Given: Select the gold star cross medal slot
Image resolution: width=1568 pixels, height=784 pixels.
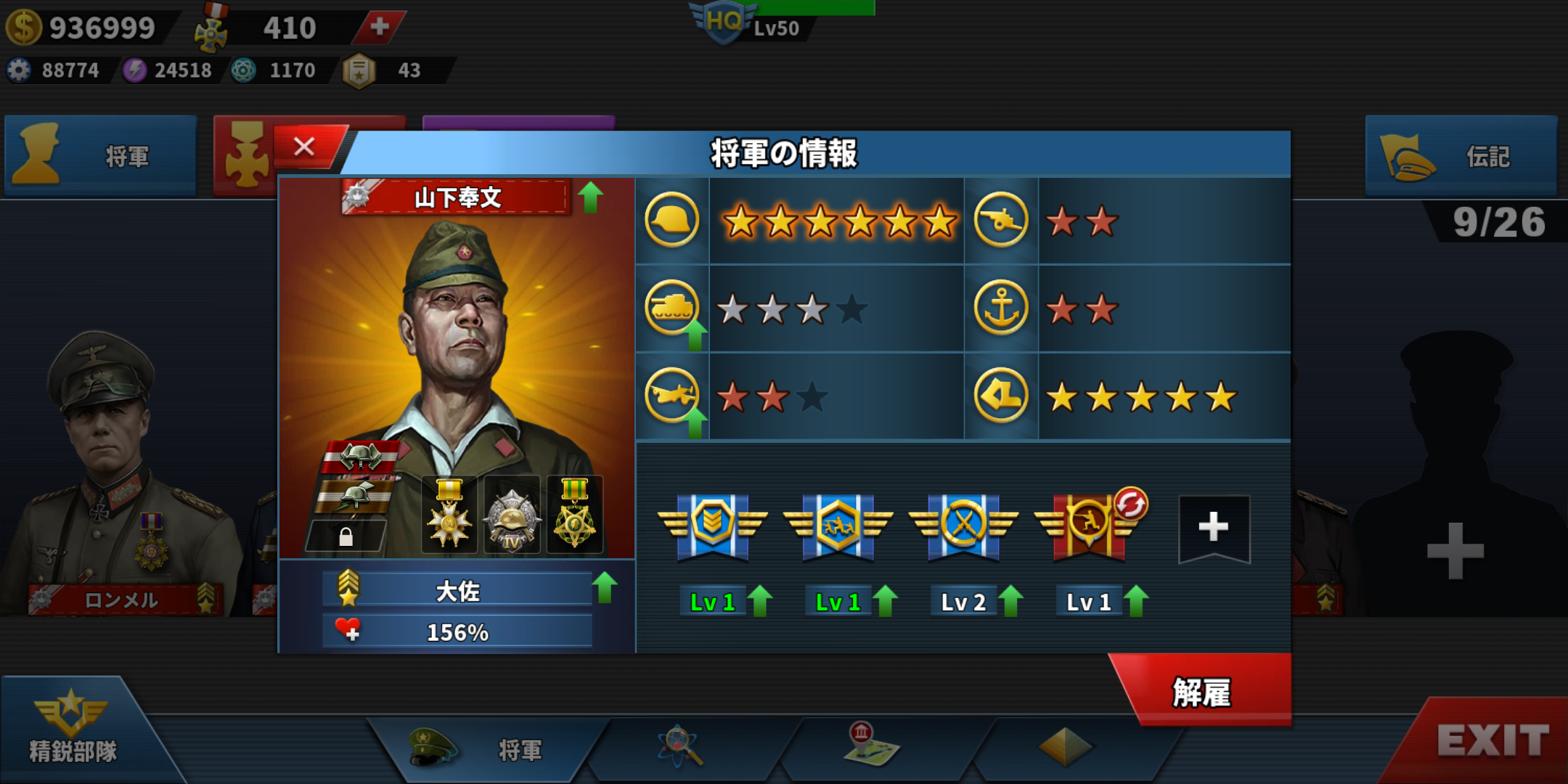Looking at the screenshot, I should (x=449, y=514).
